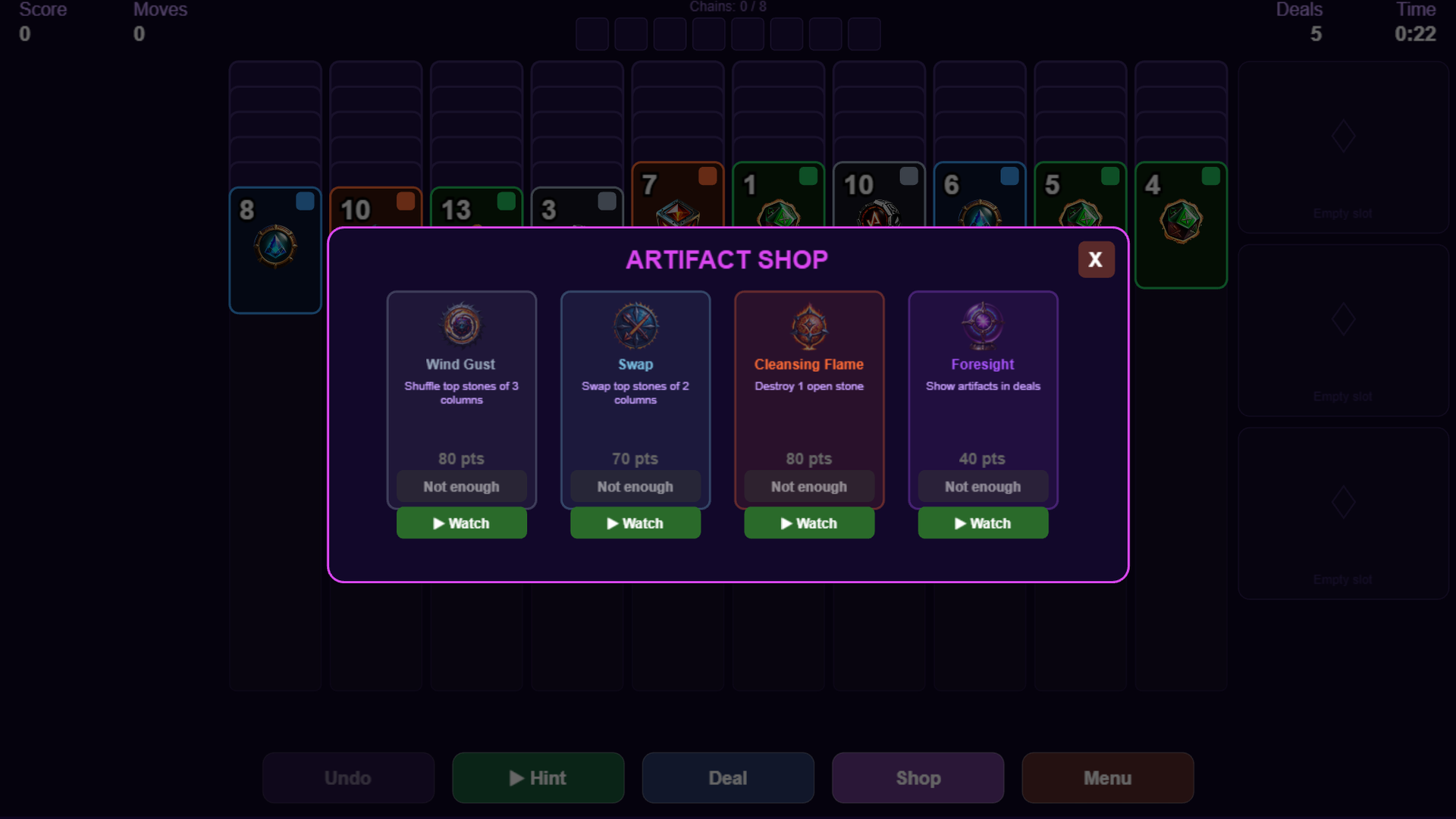Select the Cleansing Flame artifact icon
Image resolution: width=1456 pixels, height=819 pixels.
pos(808,325)
